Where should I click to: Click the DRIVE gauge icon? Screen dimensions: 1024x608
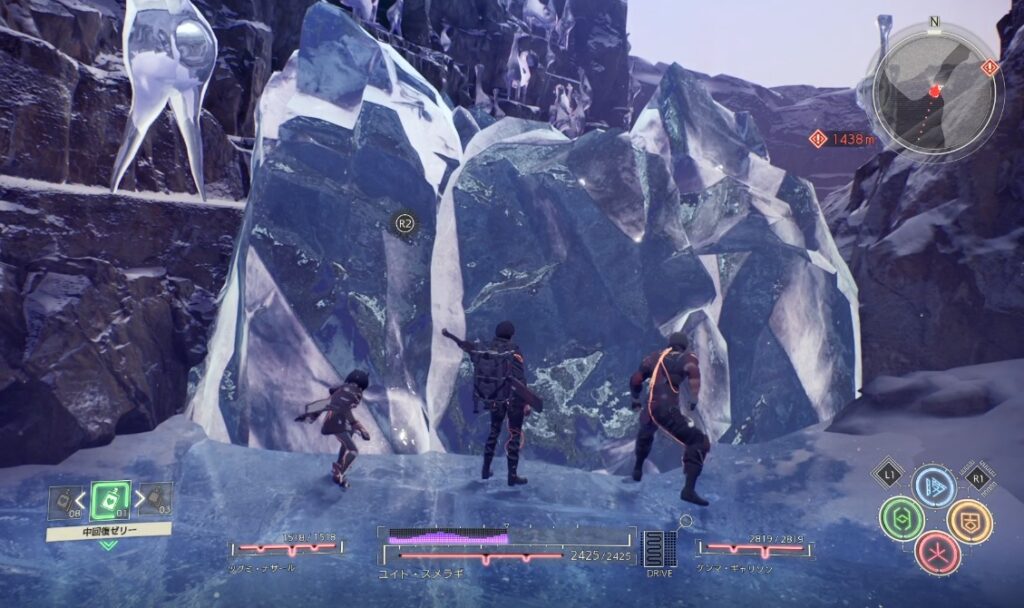pyautogui.click(x=657, y=551)
